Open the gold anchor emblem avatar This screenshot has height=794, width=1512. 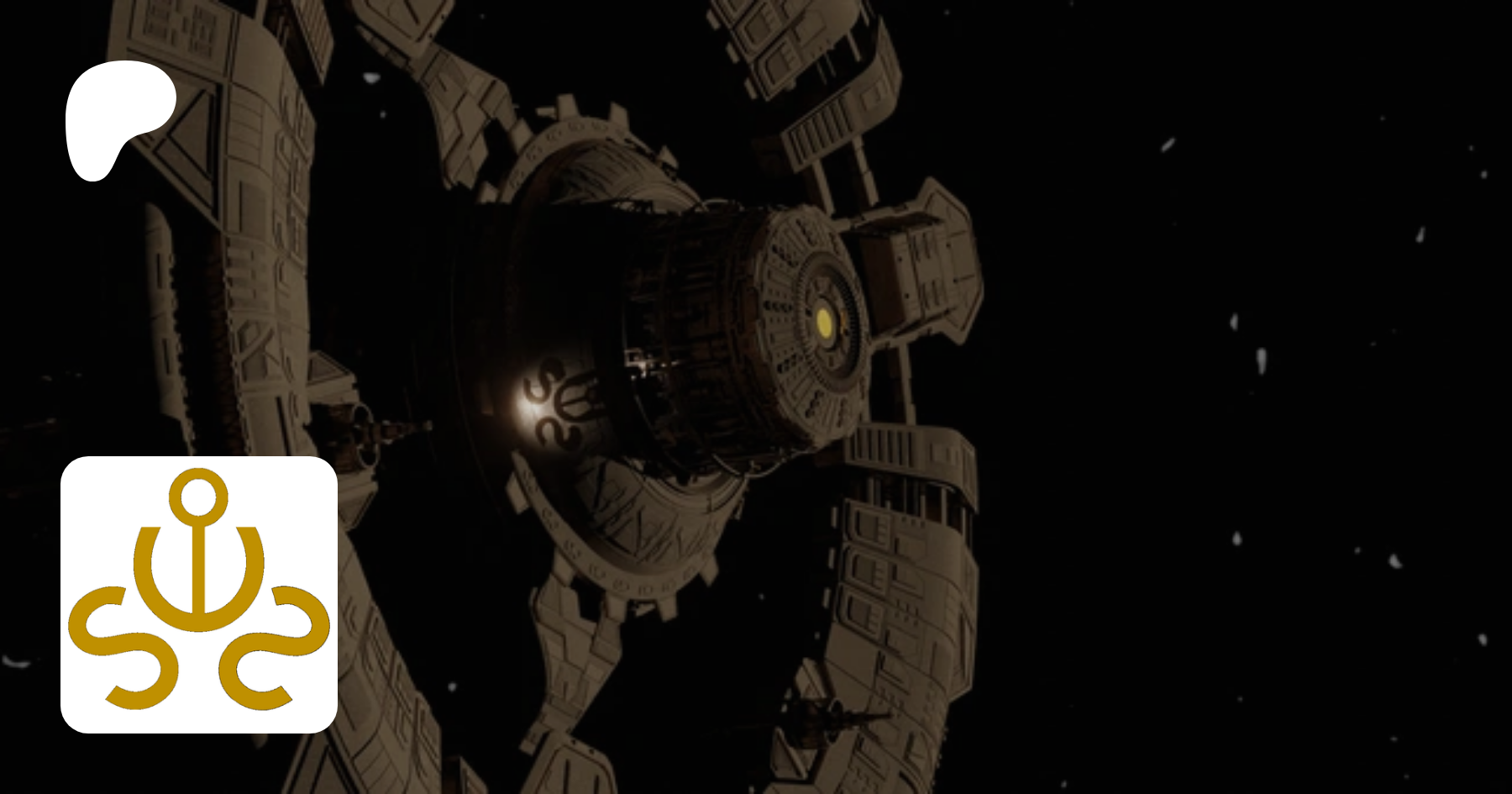pyautogui.click(x=199, y=594)
